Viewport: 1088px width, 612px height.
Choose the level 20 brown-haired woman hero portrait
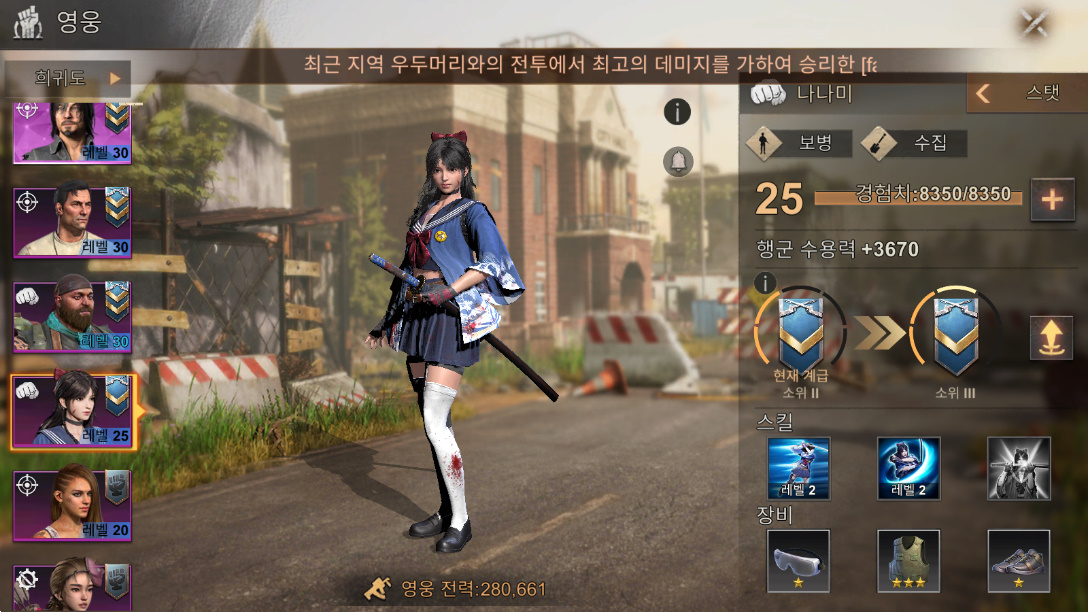[71, 504]
